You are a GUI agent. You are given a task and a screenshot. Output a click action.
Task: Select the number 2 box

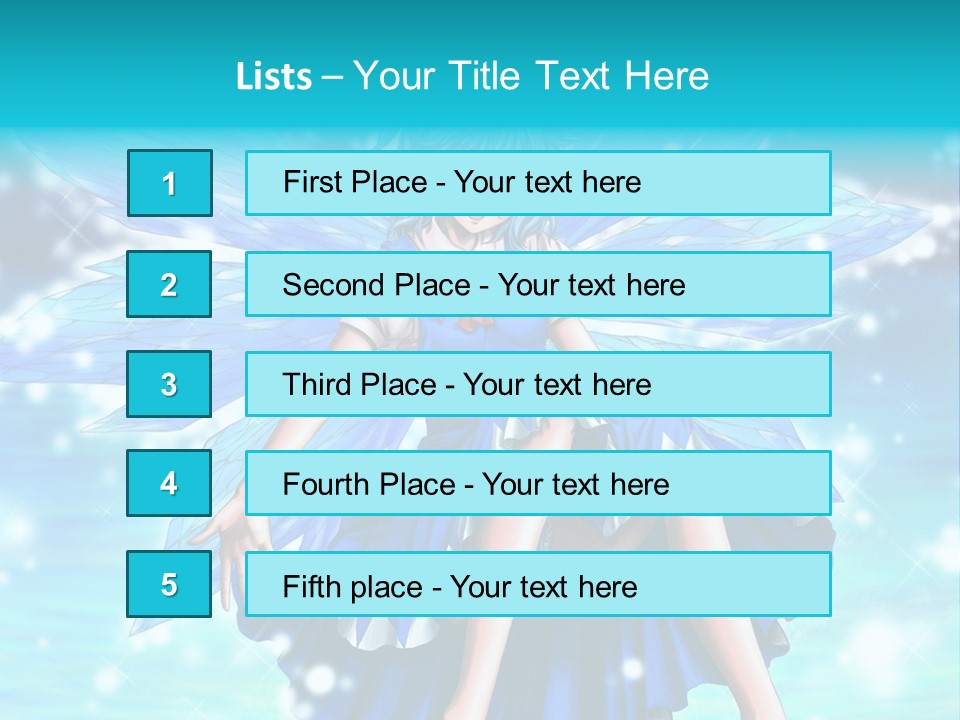pyautogui.click(x=169, y=284)
